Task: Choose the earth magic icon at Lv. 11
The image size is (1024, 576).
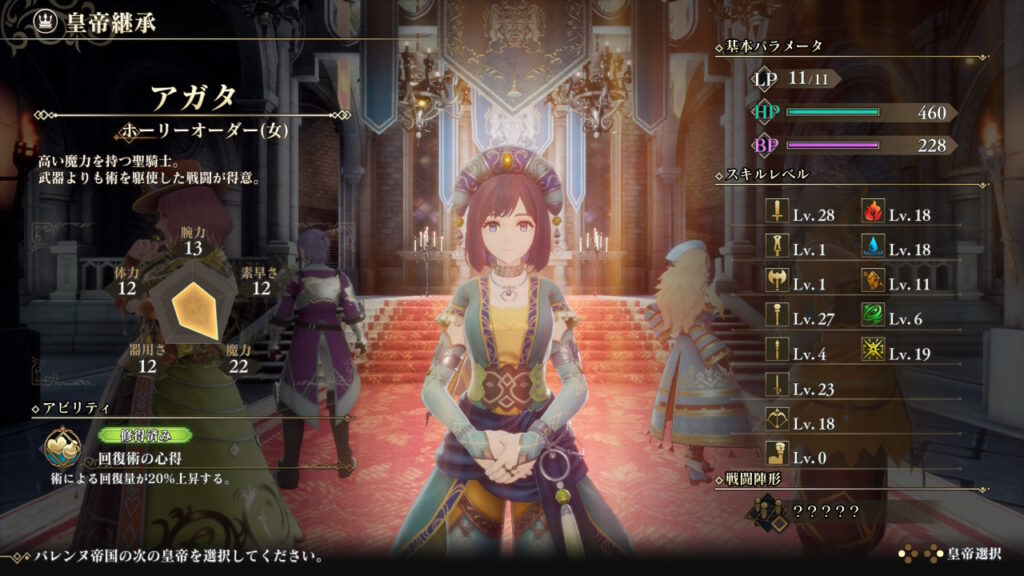Action: (x=872, y=280)
